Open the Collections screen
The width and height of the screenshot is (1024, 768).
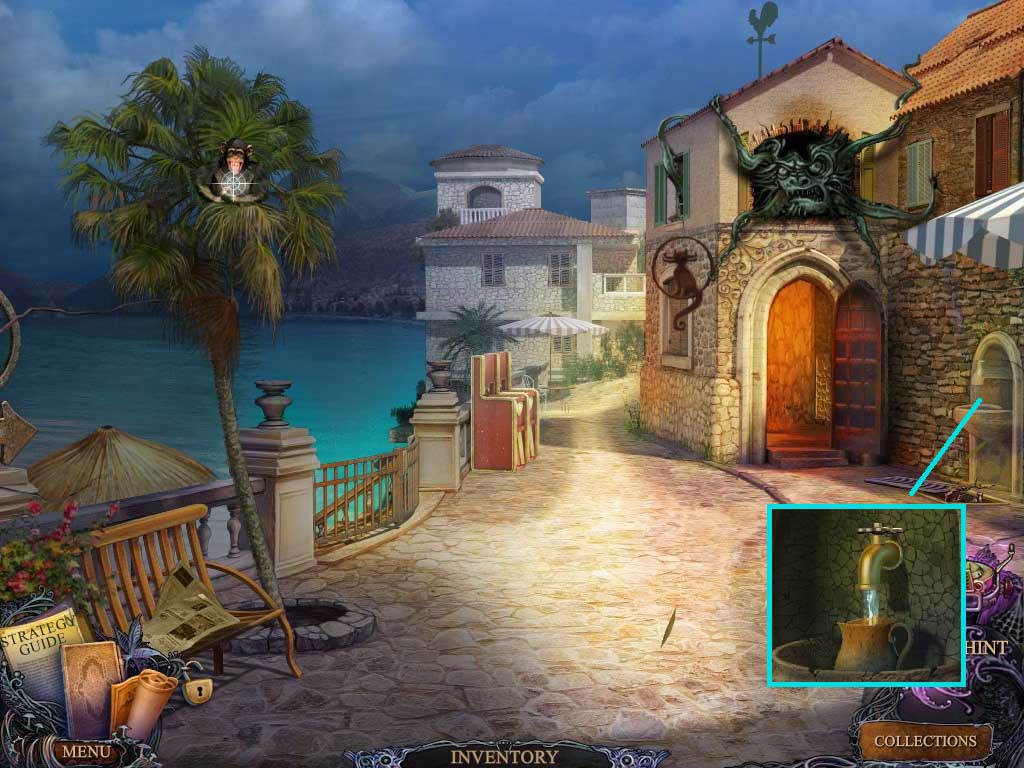click(x=924, y=741)
